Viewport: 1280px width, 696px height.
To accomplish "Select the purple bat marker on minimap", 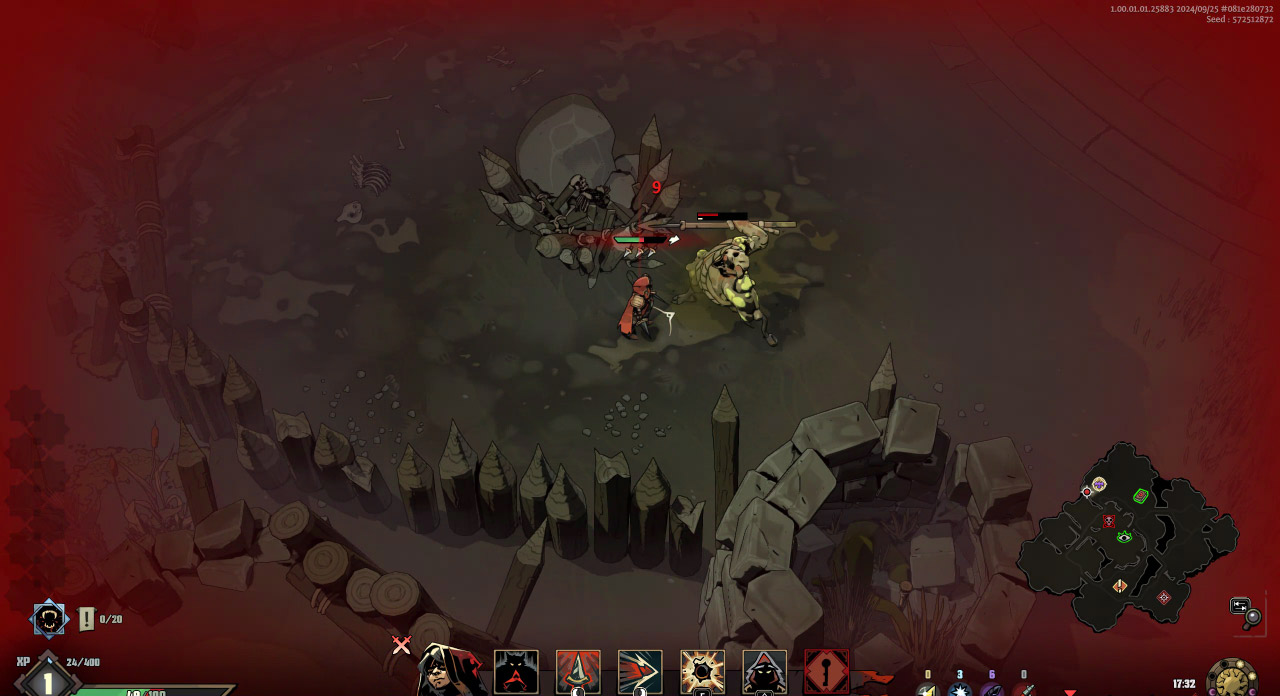I will [1099, 484].
